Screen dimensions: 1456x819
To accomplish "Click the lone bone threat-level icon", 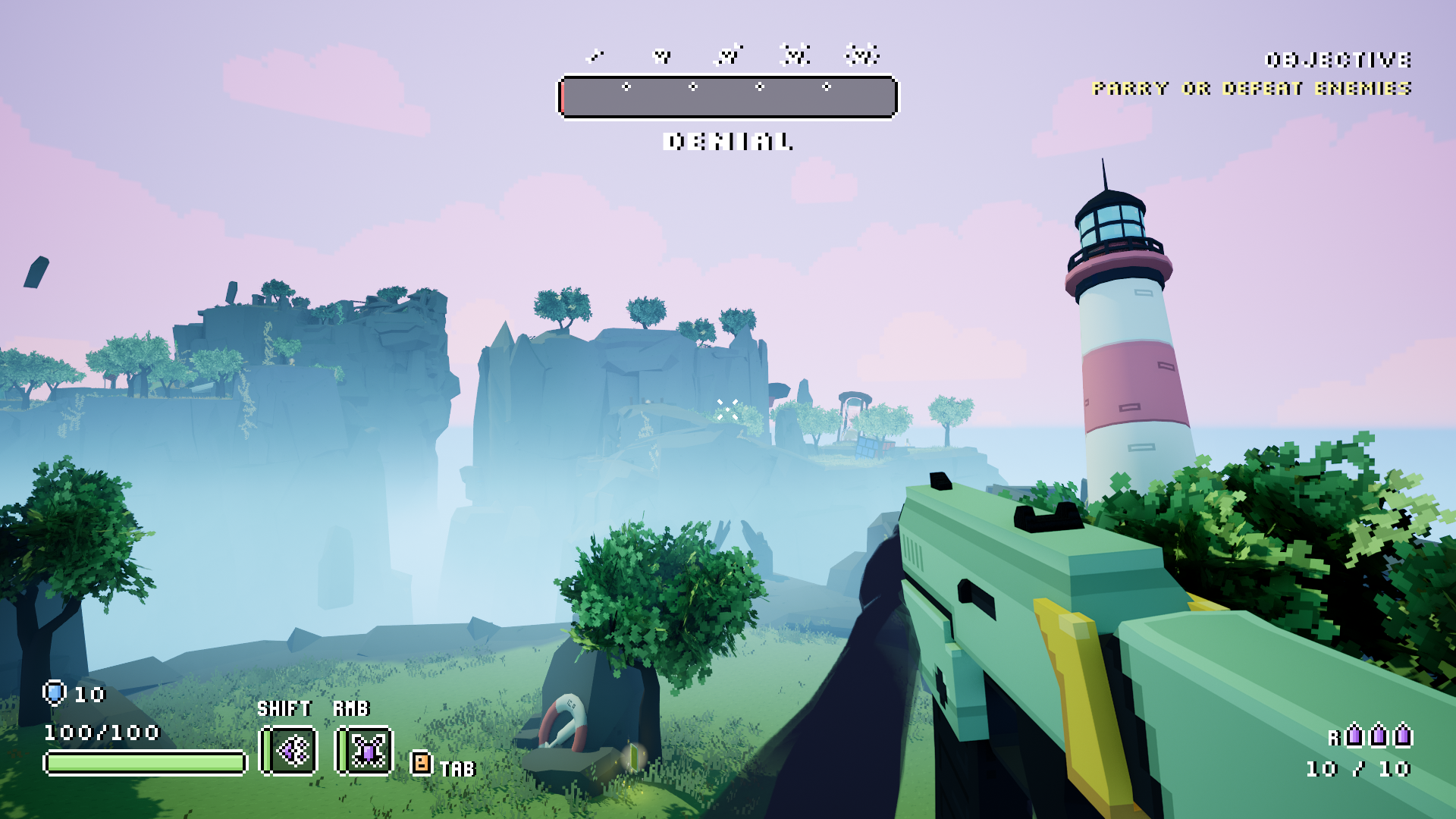I will click(x=596, y=55).
